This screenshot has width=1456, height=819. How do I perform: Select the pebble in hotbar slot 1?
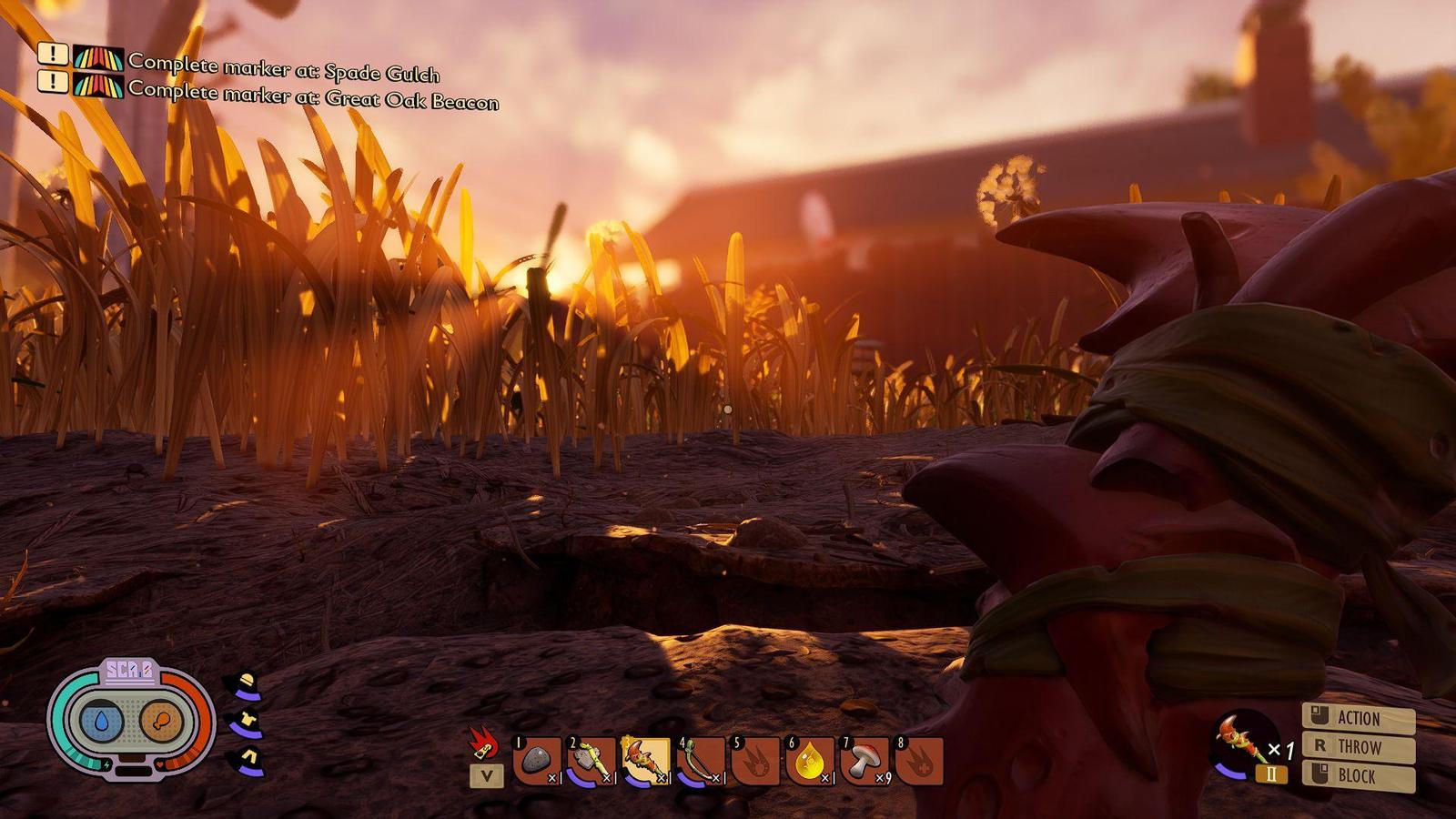pyautogui.click(x=537, y=761)
